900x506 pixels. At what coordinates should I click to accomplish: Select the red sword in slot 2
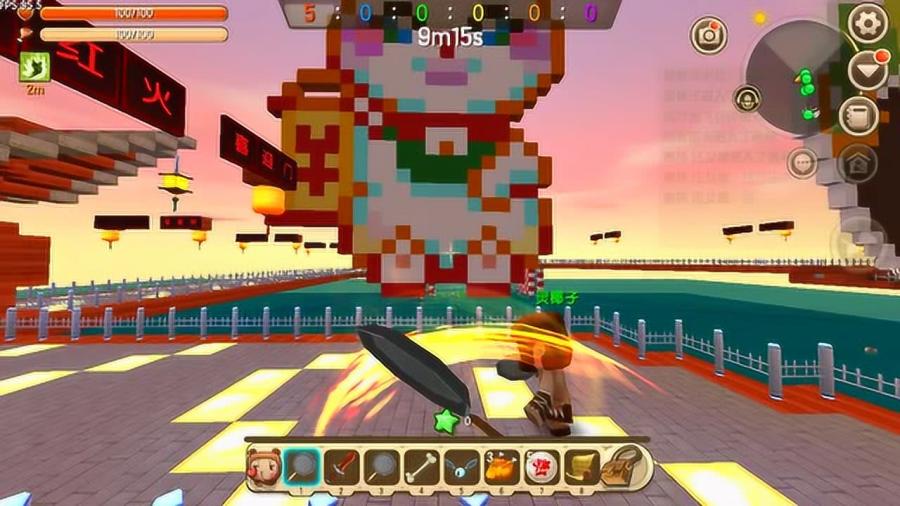[341, 467]
